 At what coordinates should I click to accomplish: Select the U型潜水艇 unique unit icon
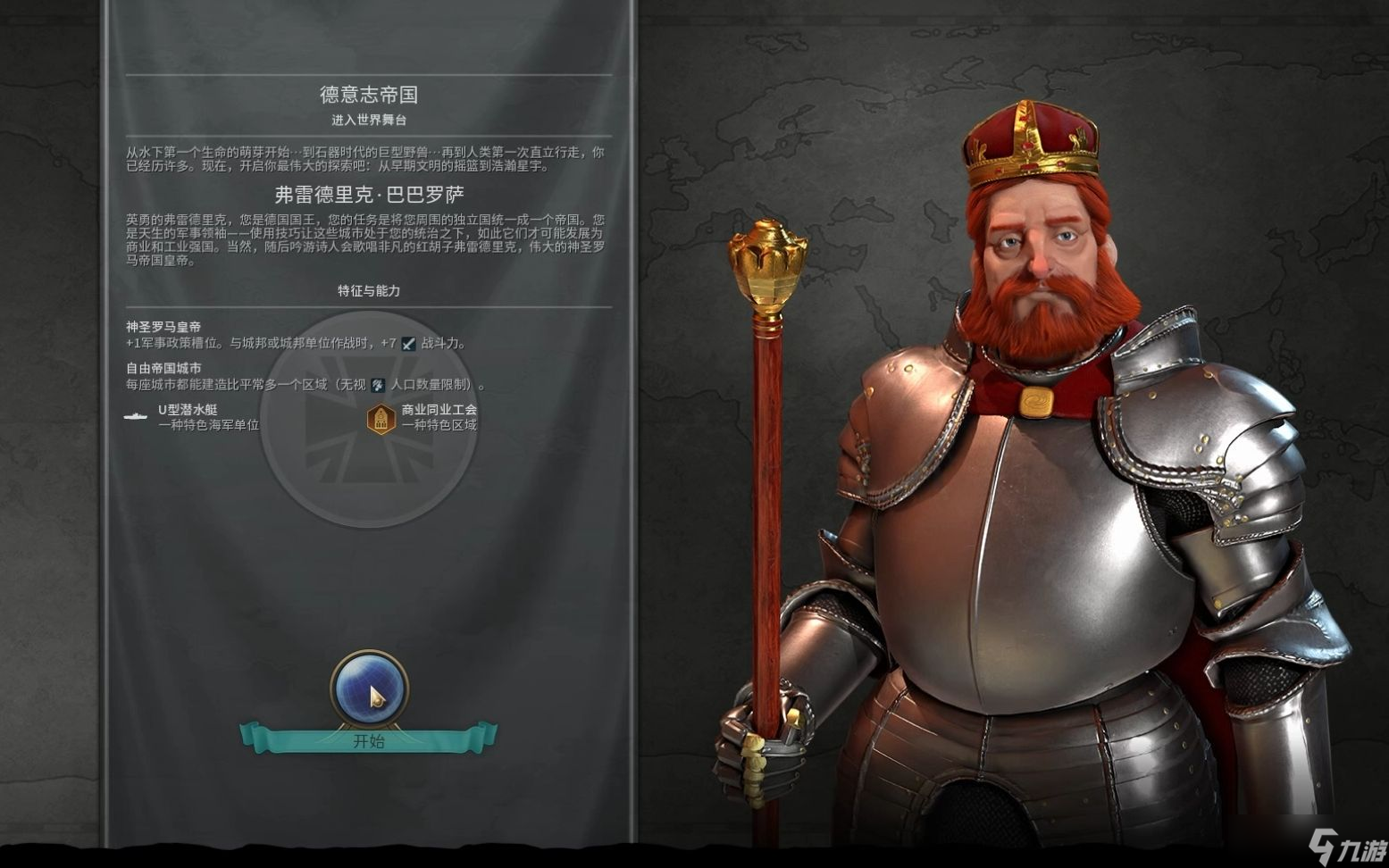tap(136, 416)
